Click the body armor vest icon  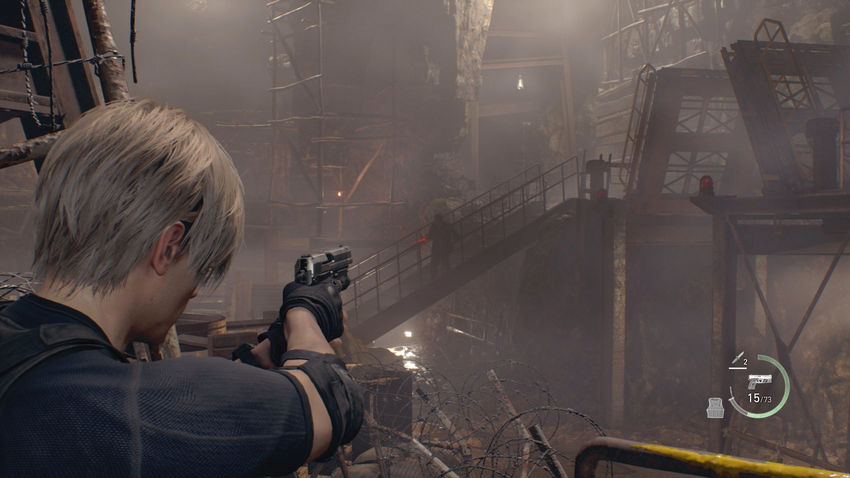coord(714,406)
